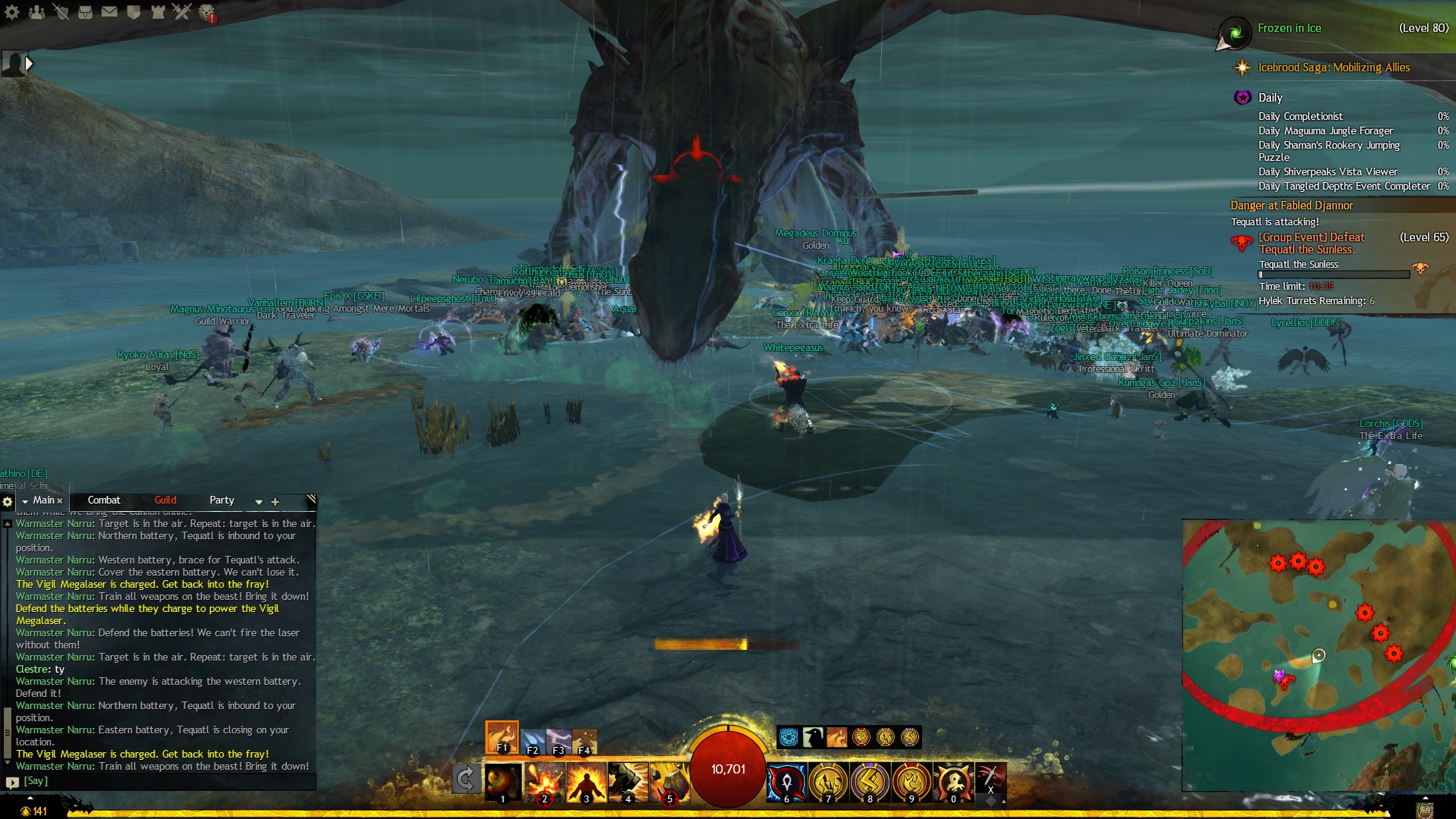Open the crossed swords PvP icon
The width and height of the screenshot is (1456, 819).
point(181,11)
